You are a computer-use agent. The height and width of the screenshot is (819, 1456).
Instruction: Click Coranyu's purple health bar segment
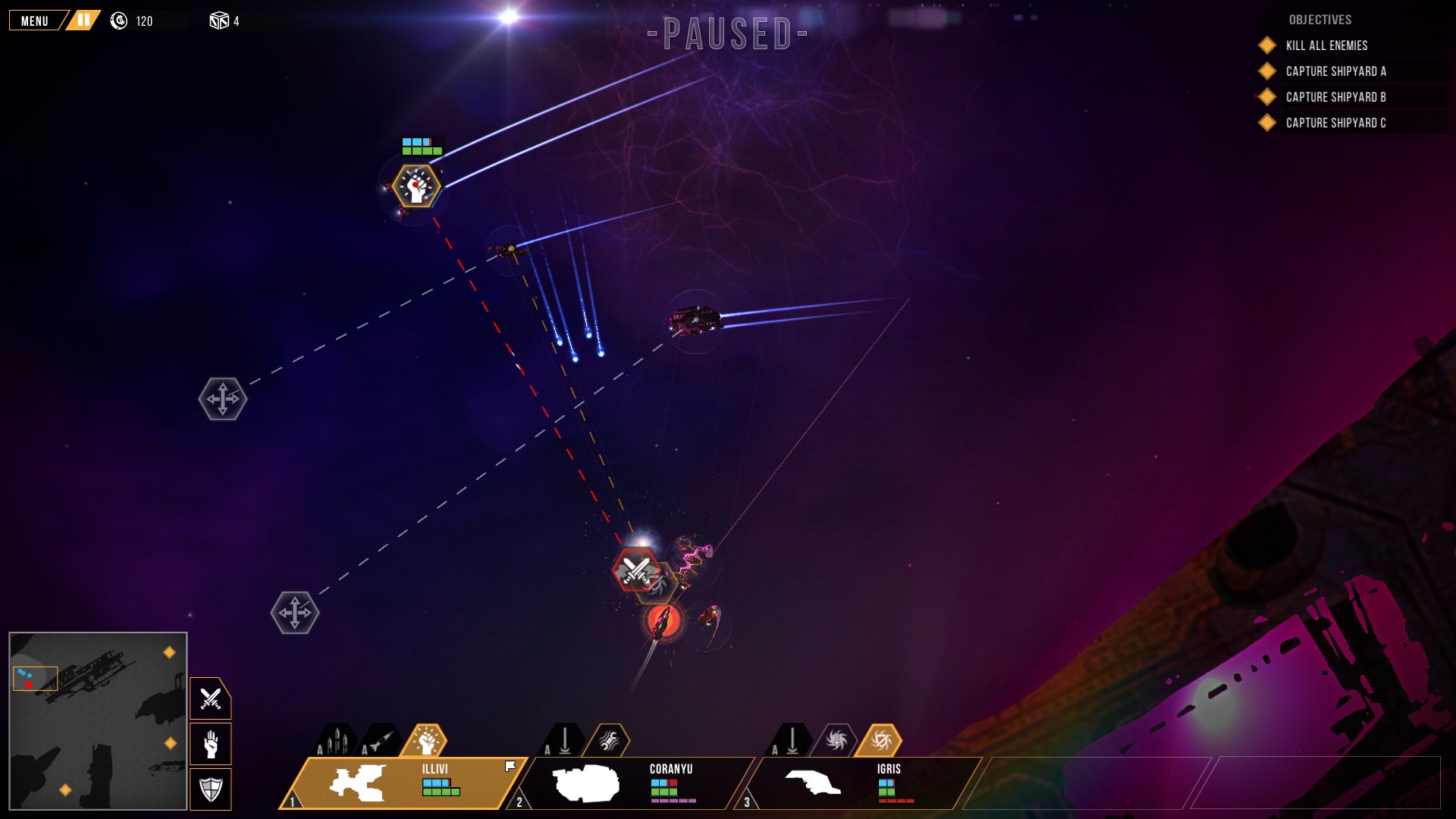pyautogui.click(x=672, y=802)
